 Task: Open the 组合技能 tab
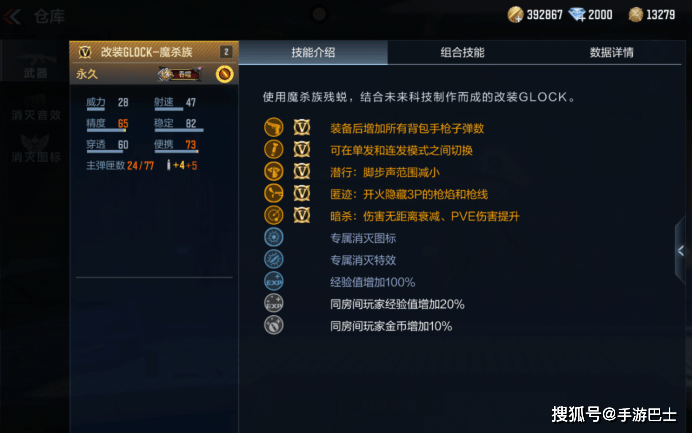coord(462,52)
